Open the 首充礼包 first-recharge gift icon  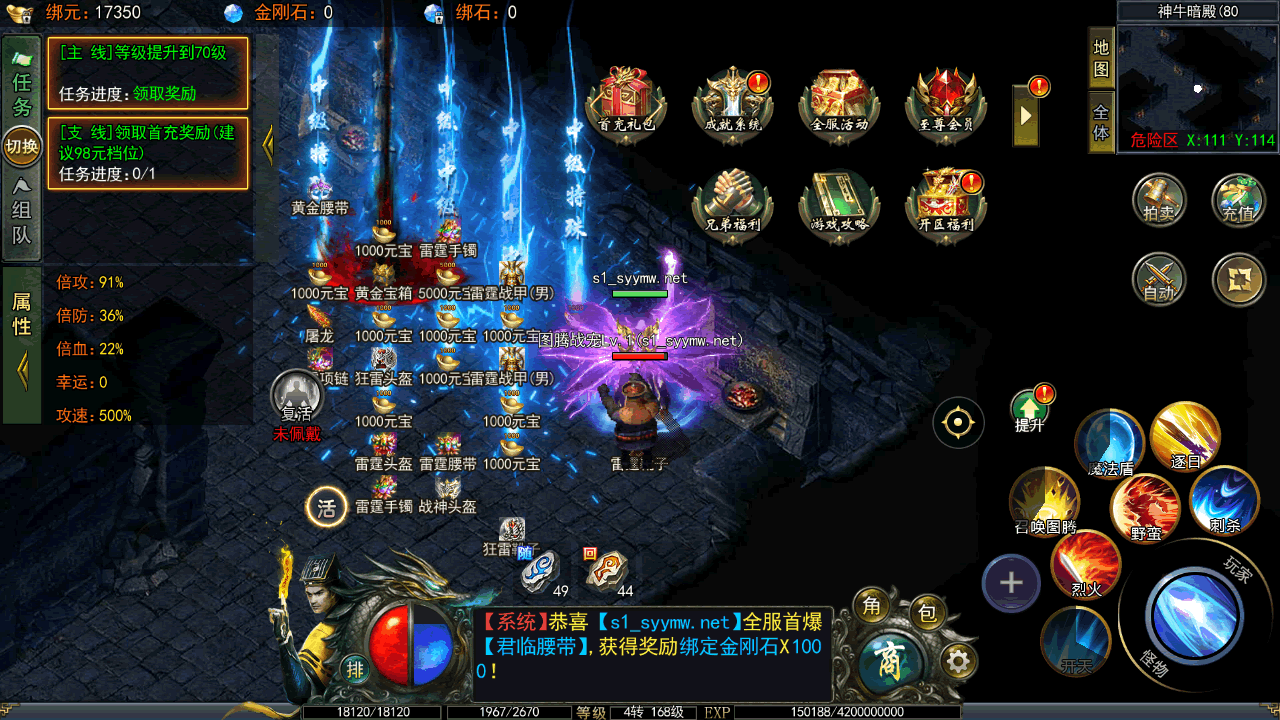(x=626, y=102)
